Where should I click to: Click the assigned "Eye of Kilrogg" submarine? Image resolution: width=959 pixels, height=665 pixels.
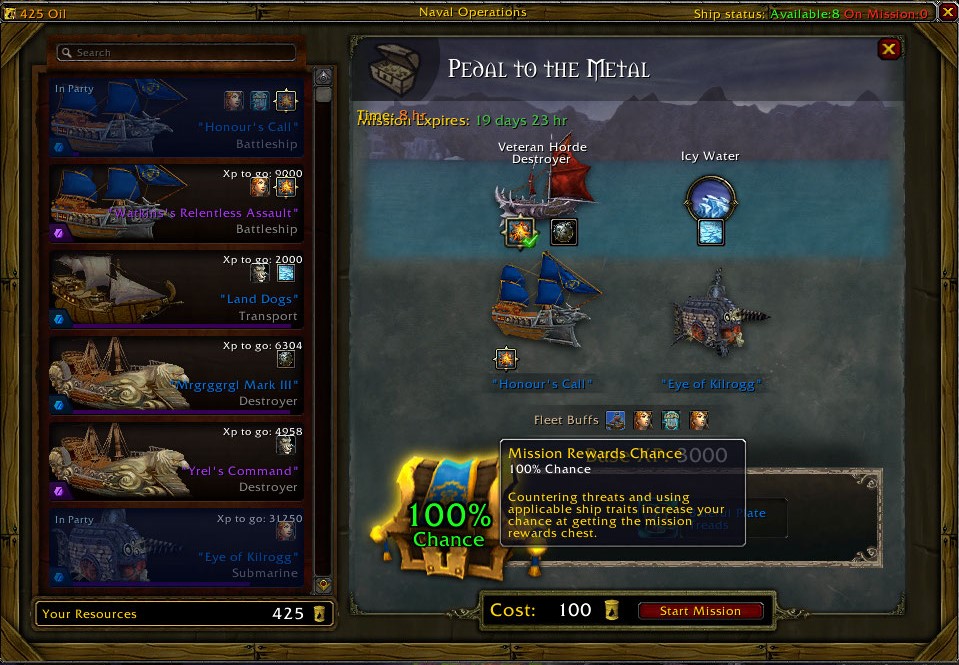tap(711, 318)
